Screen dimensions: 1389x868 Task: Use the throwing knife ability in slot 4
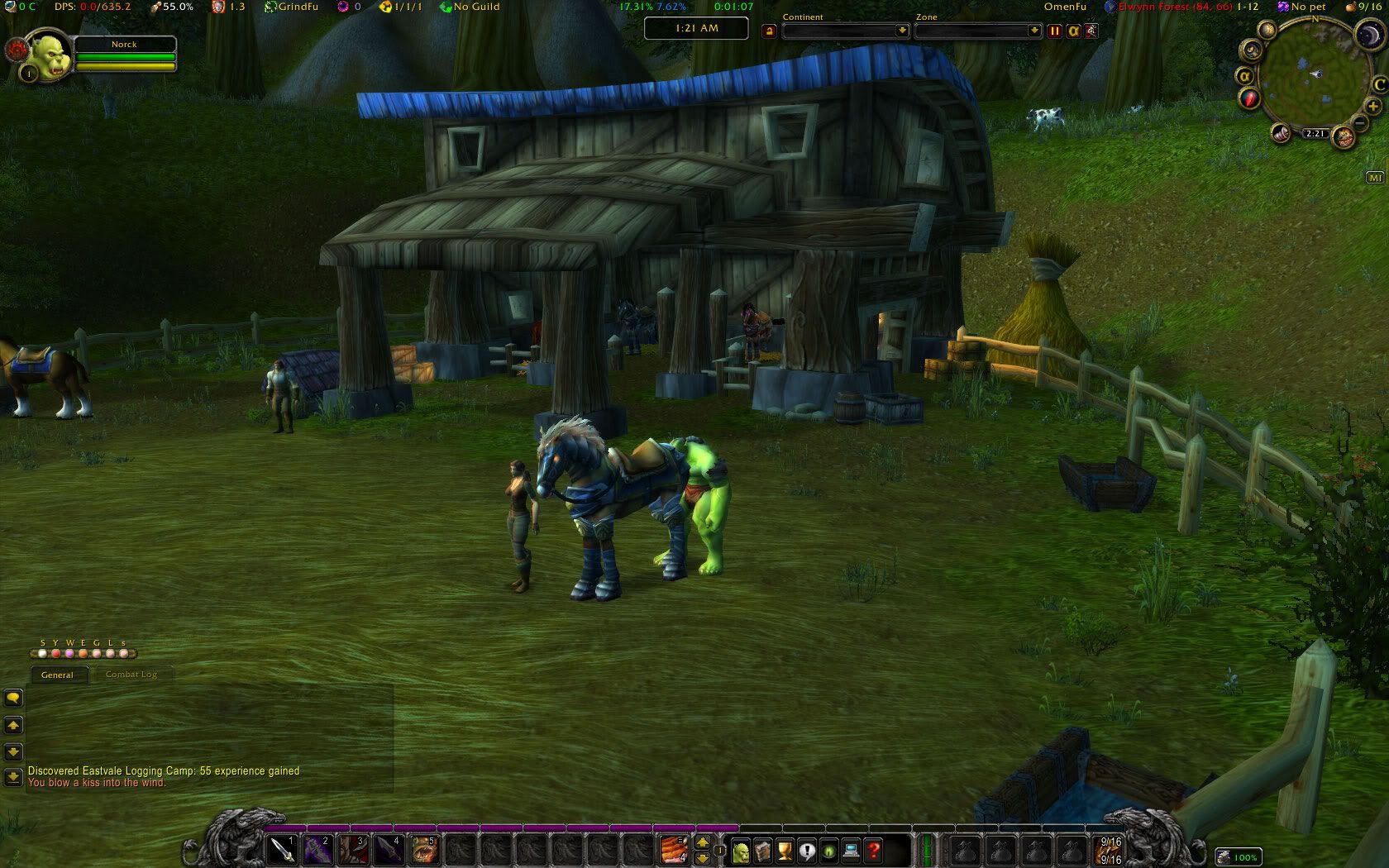point(389,850)
